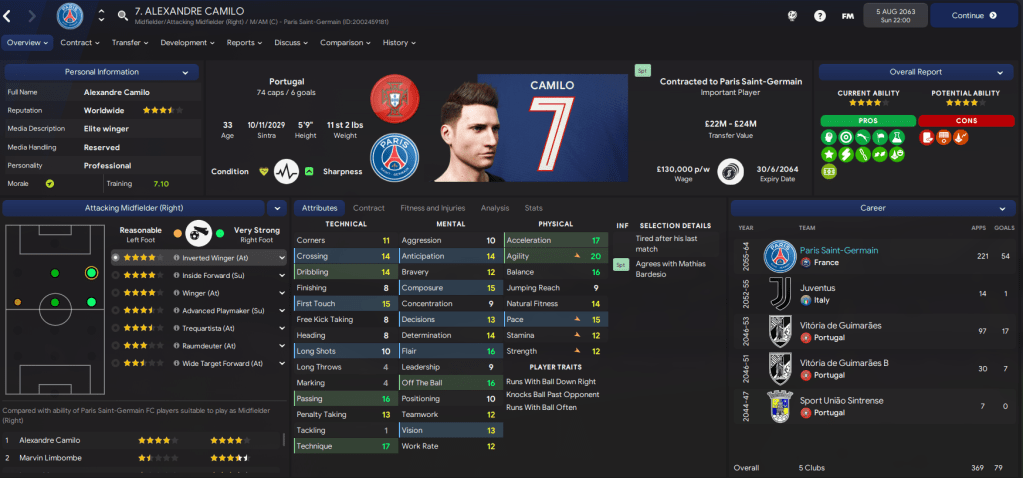The width and height of the screenshot is (1023, 478).
Task: Go back with the left arrow
Action: click(7, 16)
